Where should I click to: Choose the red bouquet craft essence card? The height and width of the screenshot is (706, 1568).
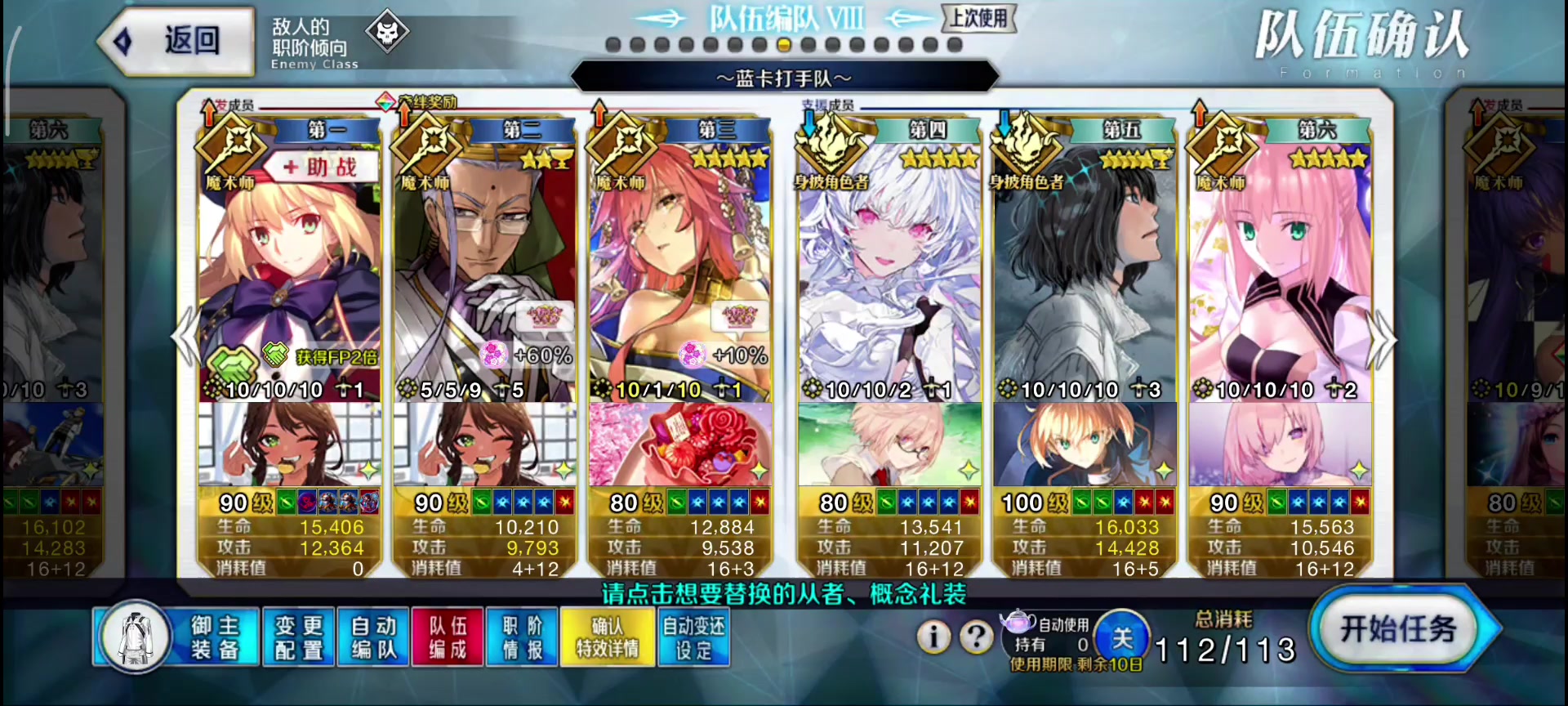pos(679,445)
